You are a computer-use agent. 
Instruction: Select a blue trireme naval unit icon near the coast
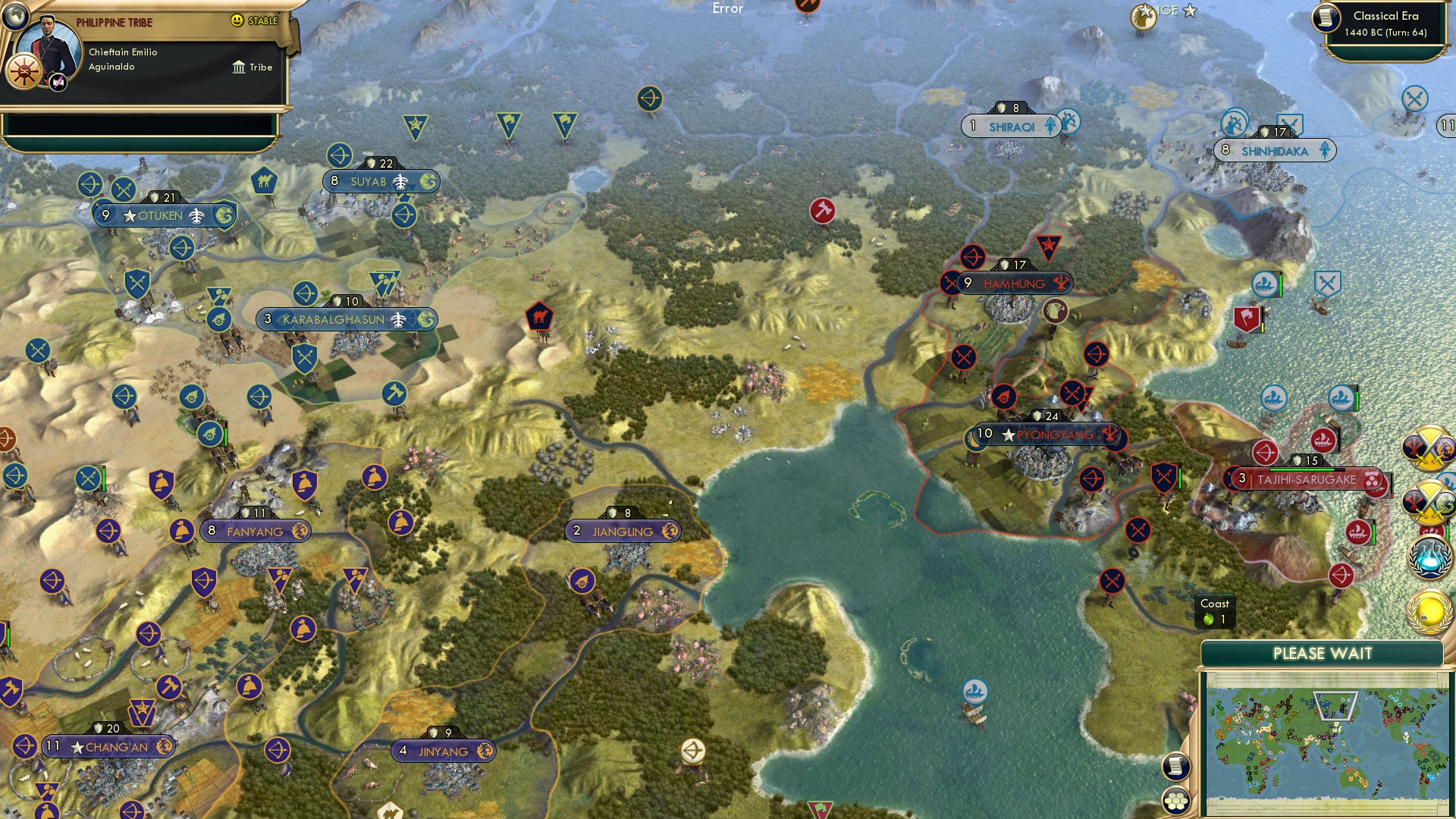(x=974, y=692)
